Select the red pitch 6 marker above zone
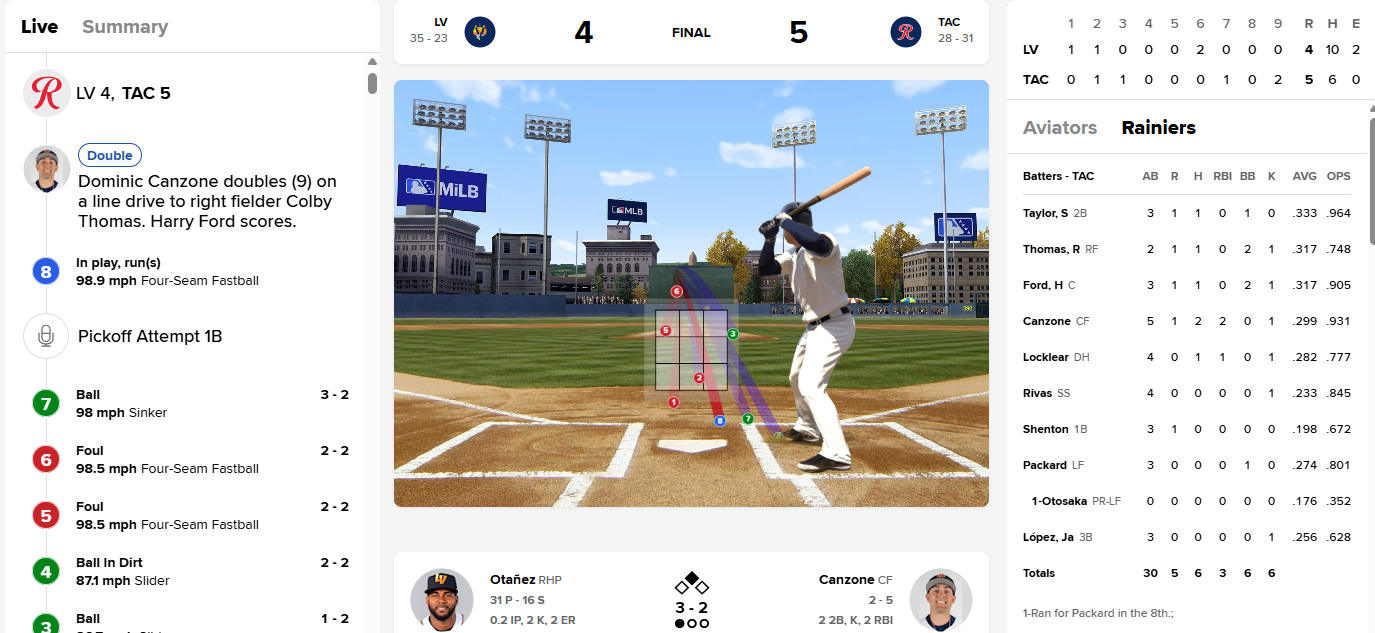This screenshot has height=633, width=1375. (677, 292)
